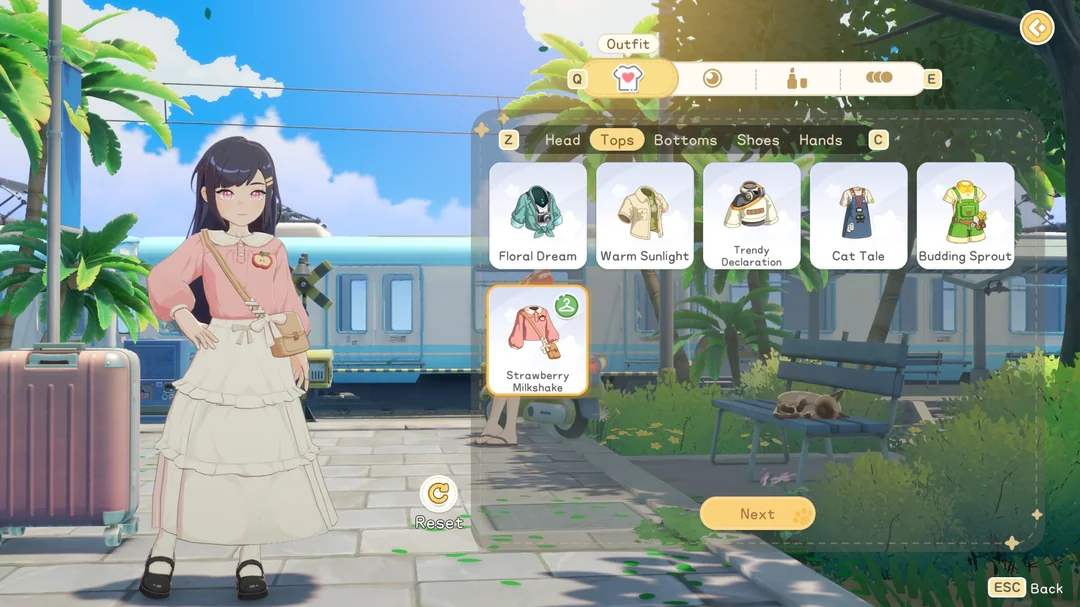Switch to the Head tab
Viewport: 1080px width, 607px height.
point(562,140)
